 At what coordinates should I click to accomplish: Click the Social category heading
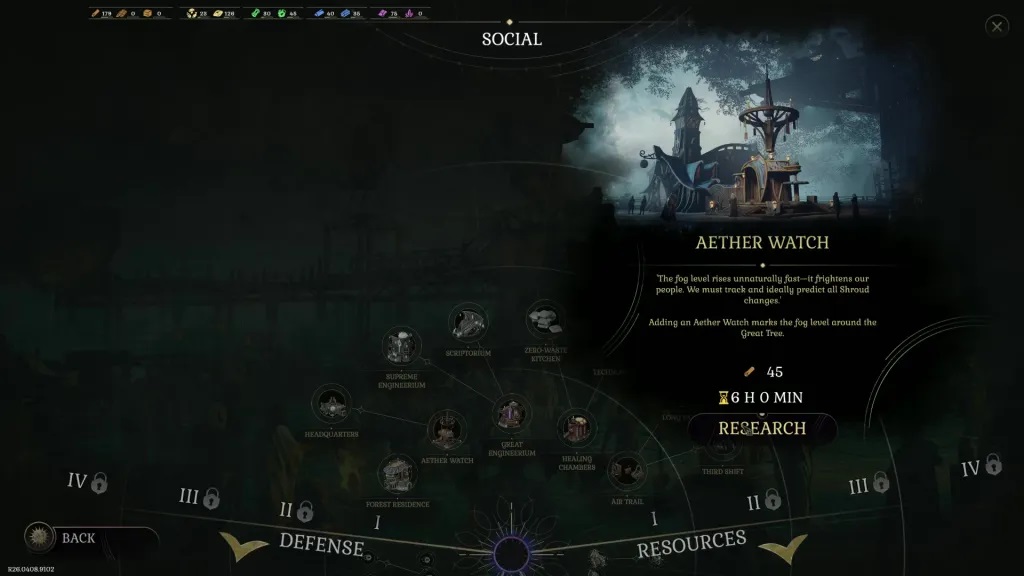click(511, 39)
